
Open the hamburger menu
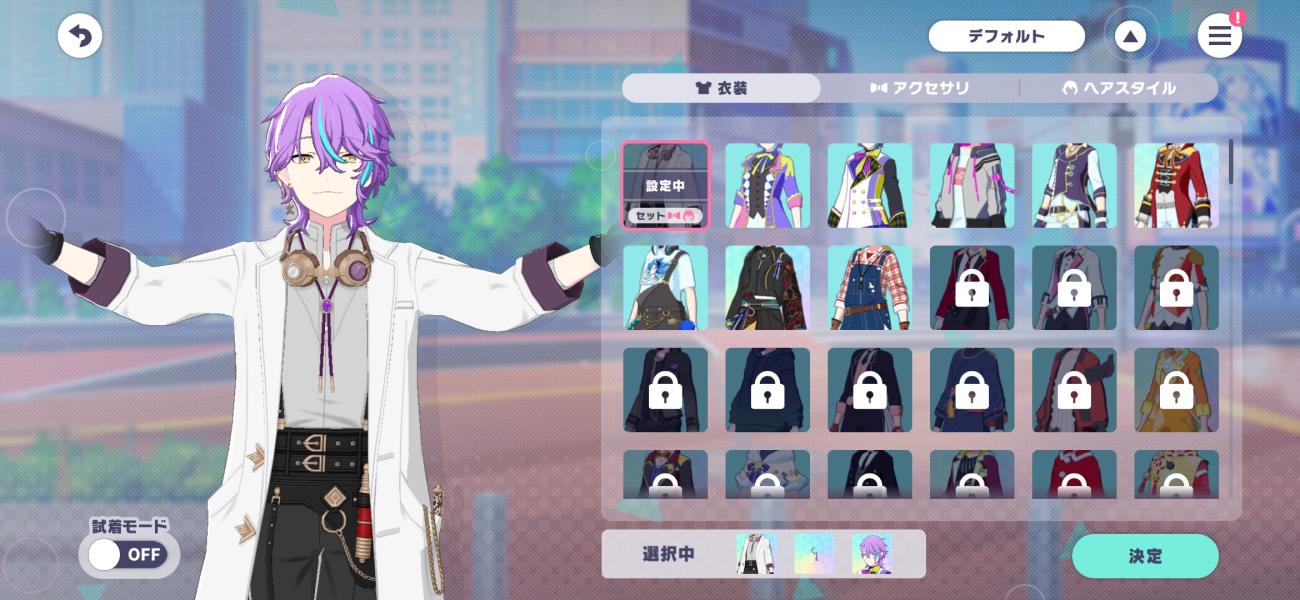click(x=1219, y=37)
